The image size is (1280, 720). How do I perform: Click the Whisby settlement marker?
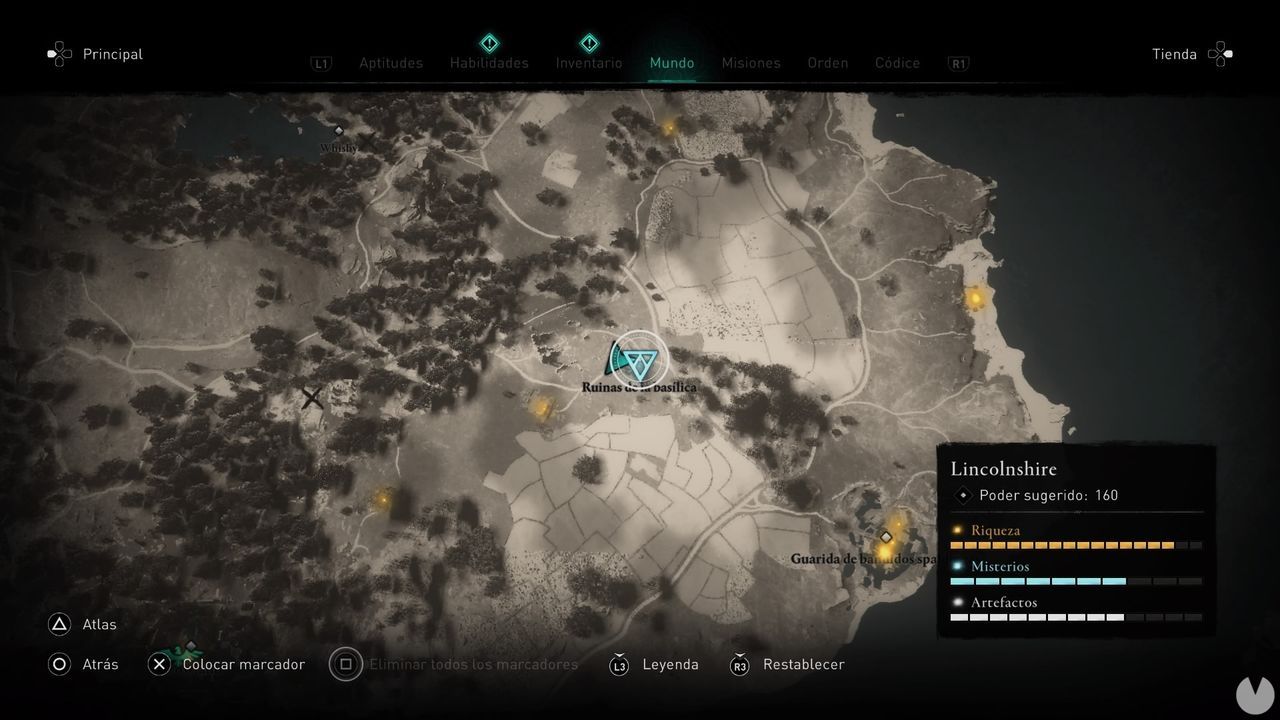tap(338, 130)
